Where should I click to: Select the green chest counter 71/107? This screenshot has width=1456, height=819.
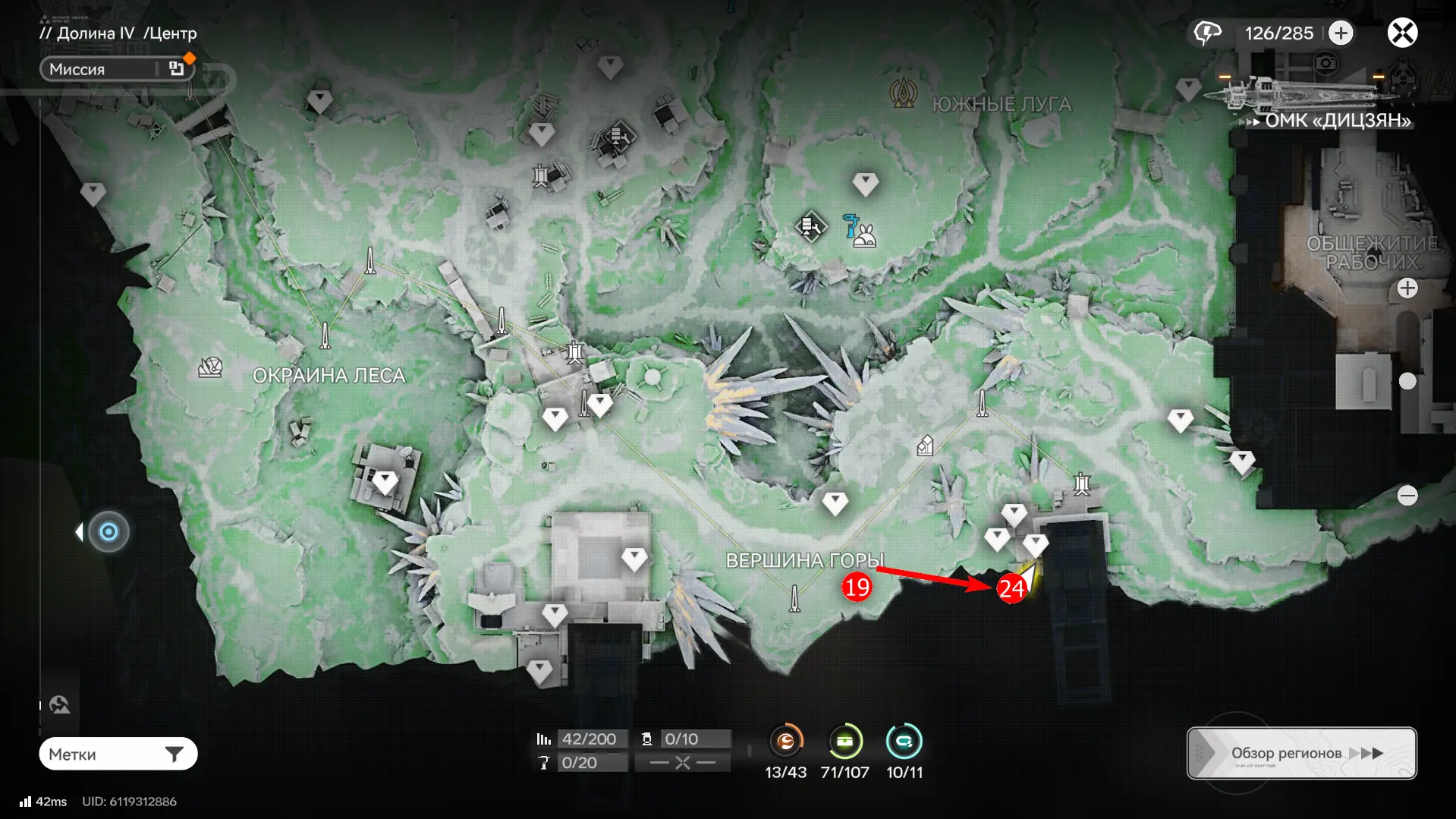click(x=844, y=741)
